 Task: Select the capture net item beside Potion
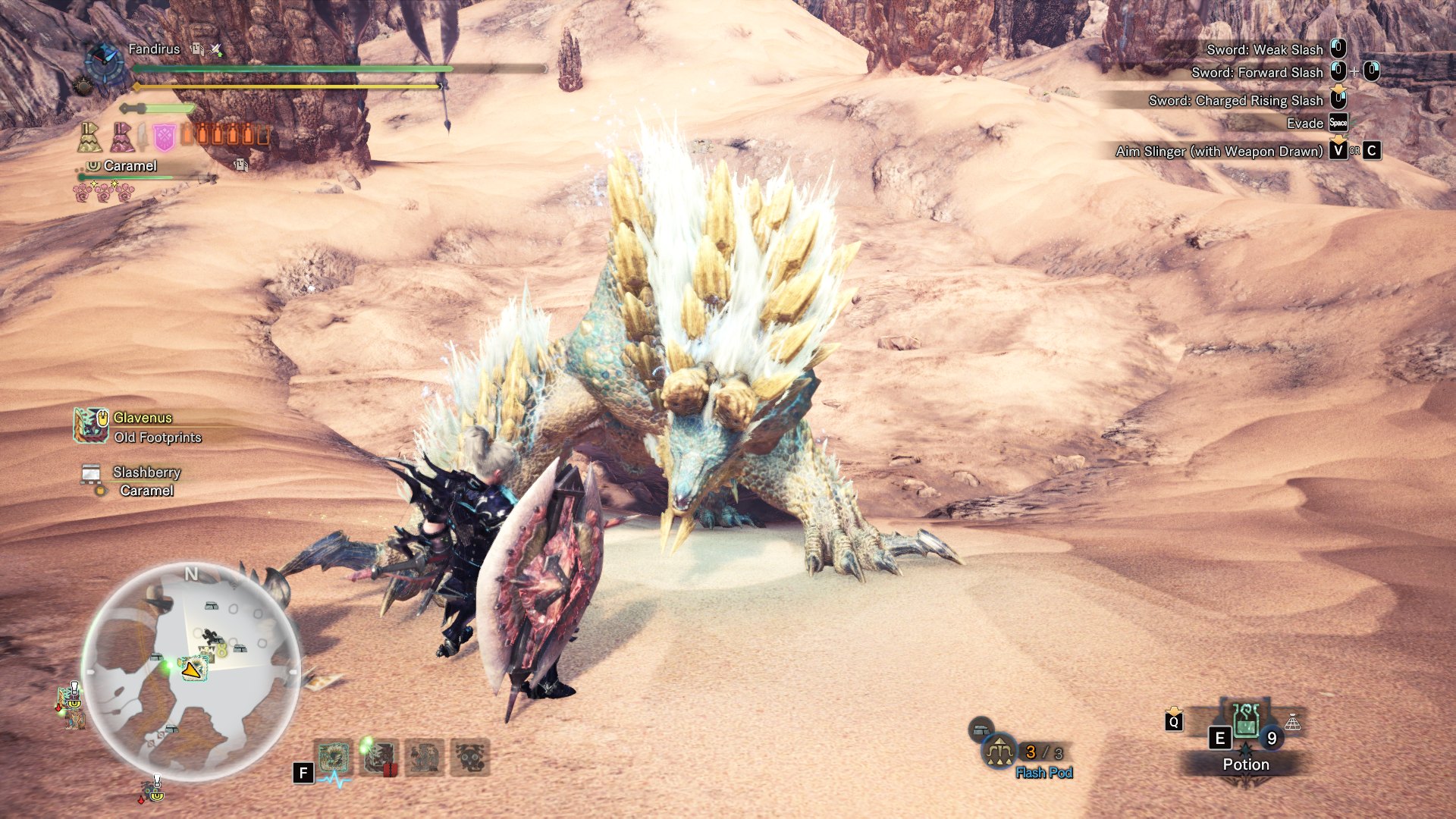click(x=1292, y=723)
